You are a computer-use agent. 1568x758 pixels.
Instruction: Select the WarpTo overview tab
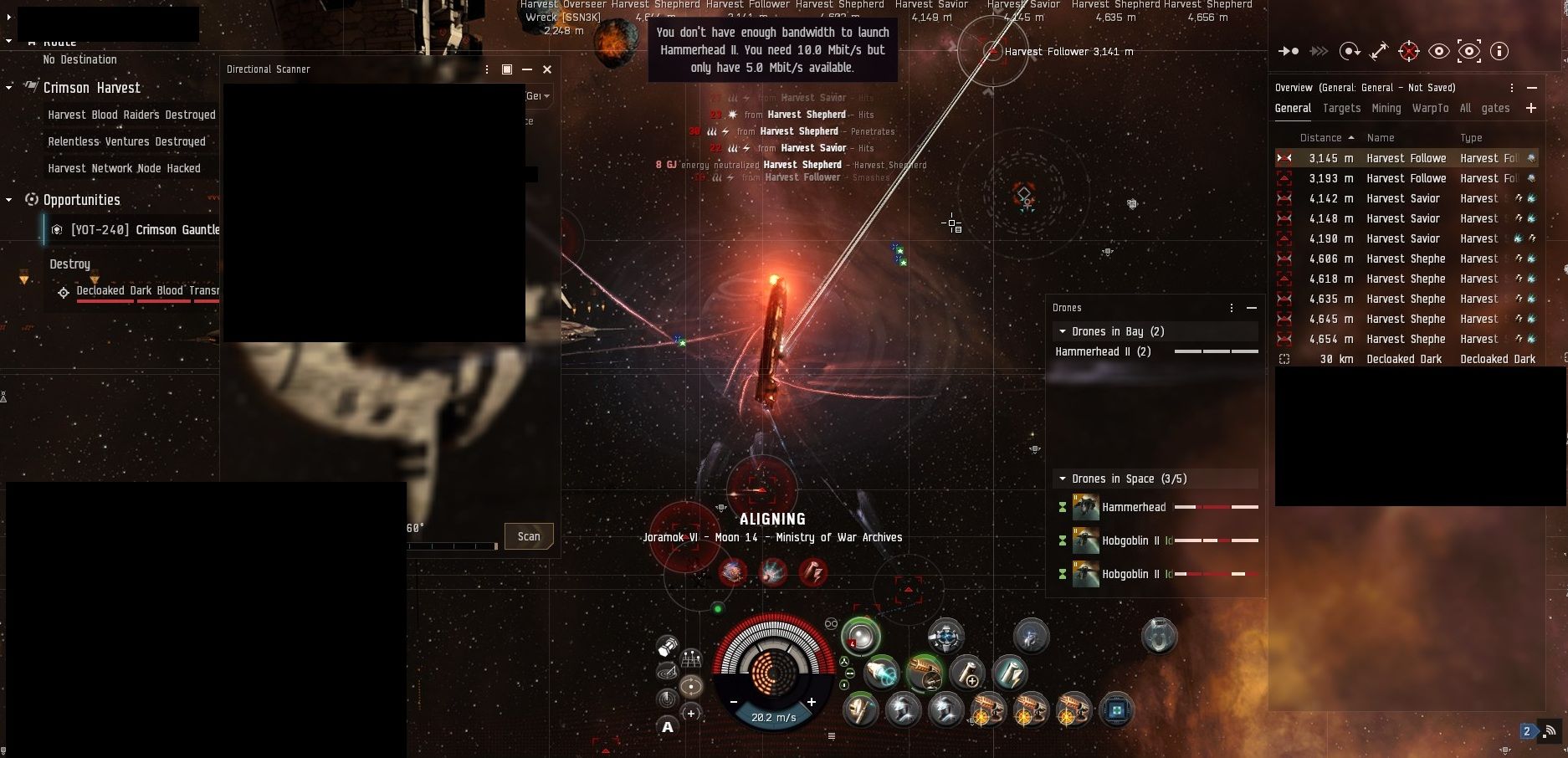click(x=1430, y=108)
